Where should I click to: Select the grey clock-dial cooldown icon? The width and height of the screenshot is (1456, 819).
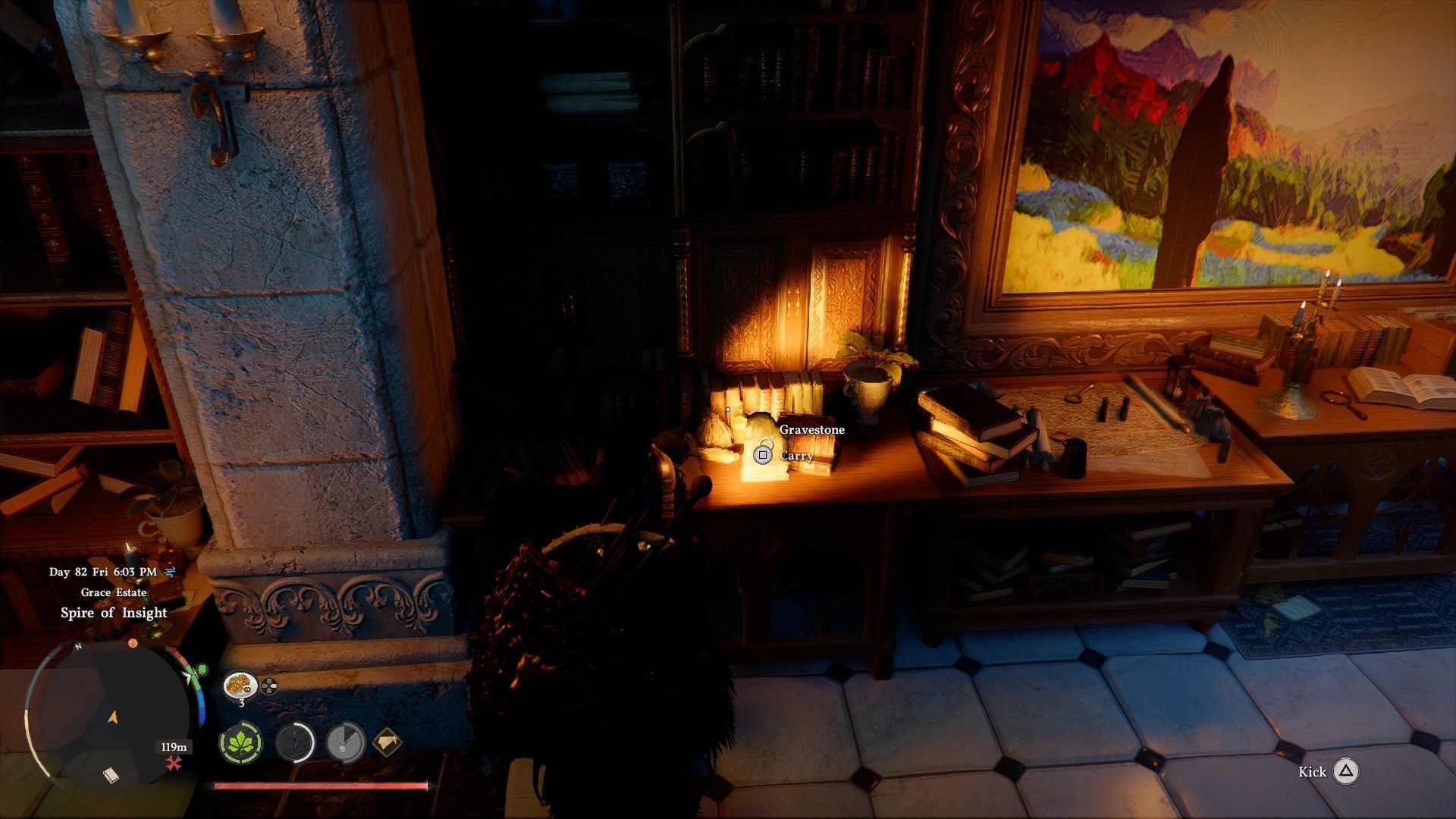346,742
